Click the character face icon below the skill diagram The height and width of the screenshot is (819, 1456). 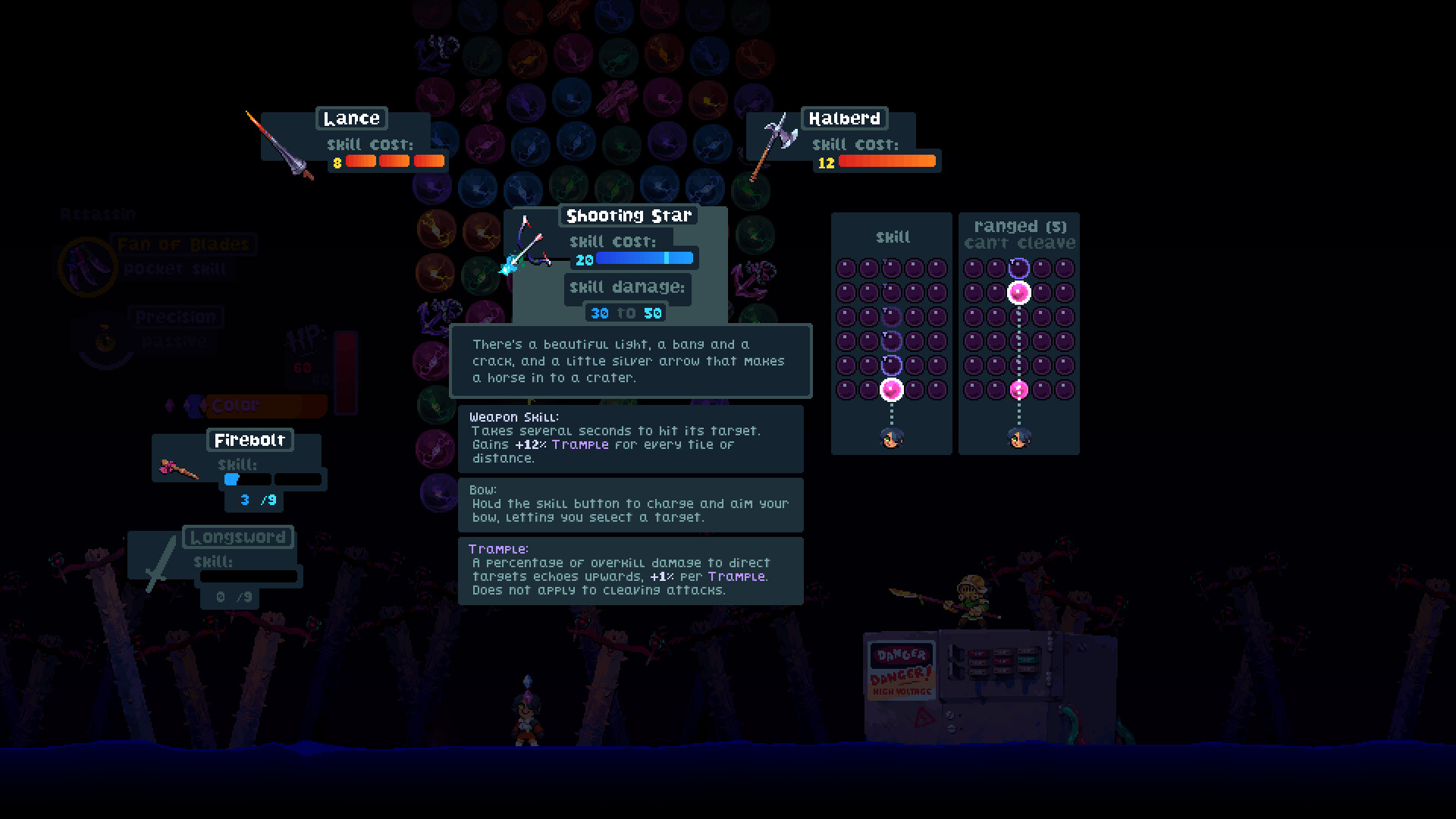(891, 438)
